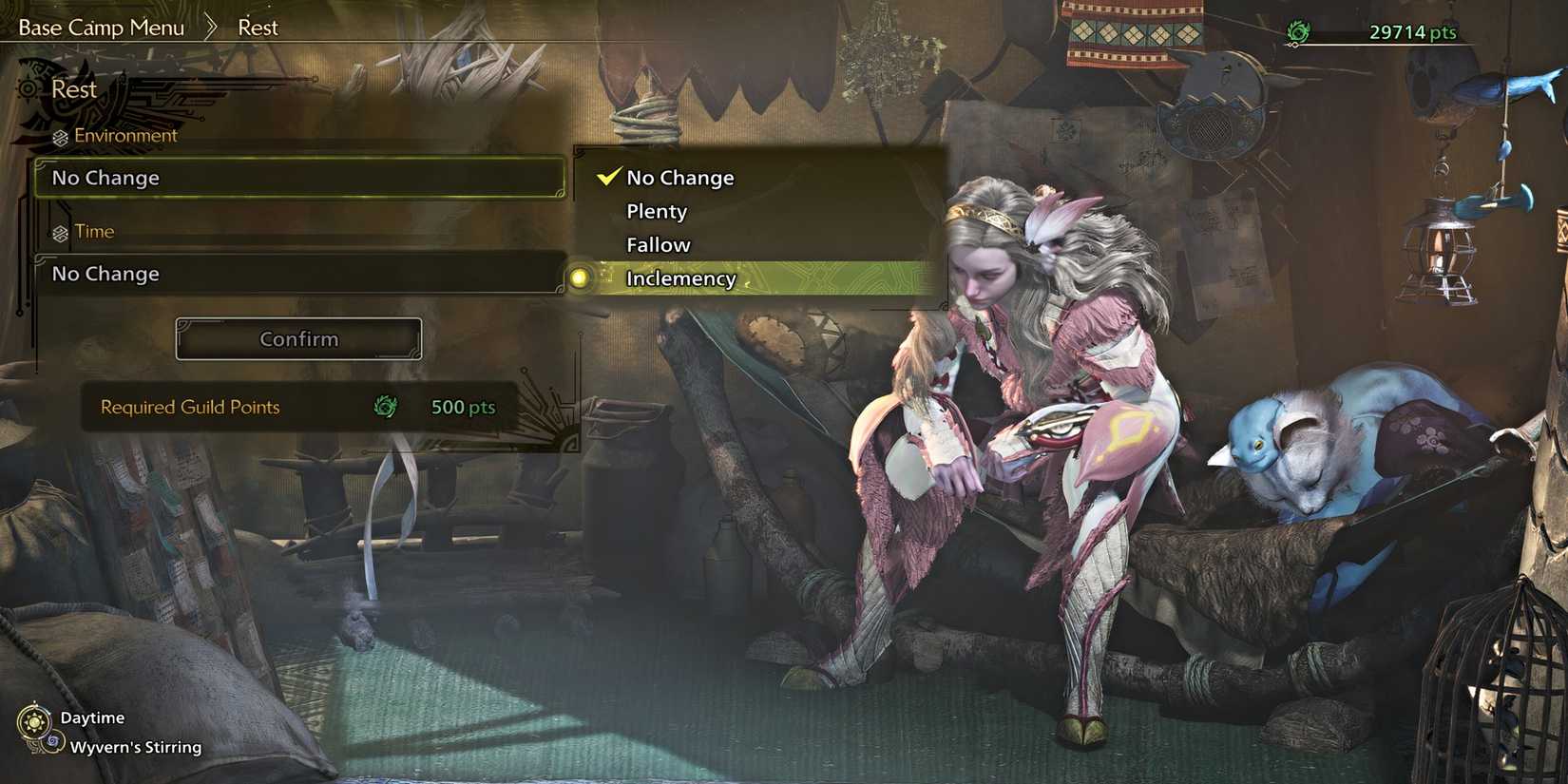Select the Rest breadcrumb entry
The image size is (1568, 784).
pyautogui.click(x=258, y=27)
